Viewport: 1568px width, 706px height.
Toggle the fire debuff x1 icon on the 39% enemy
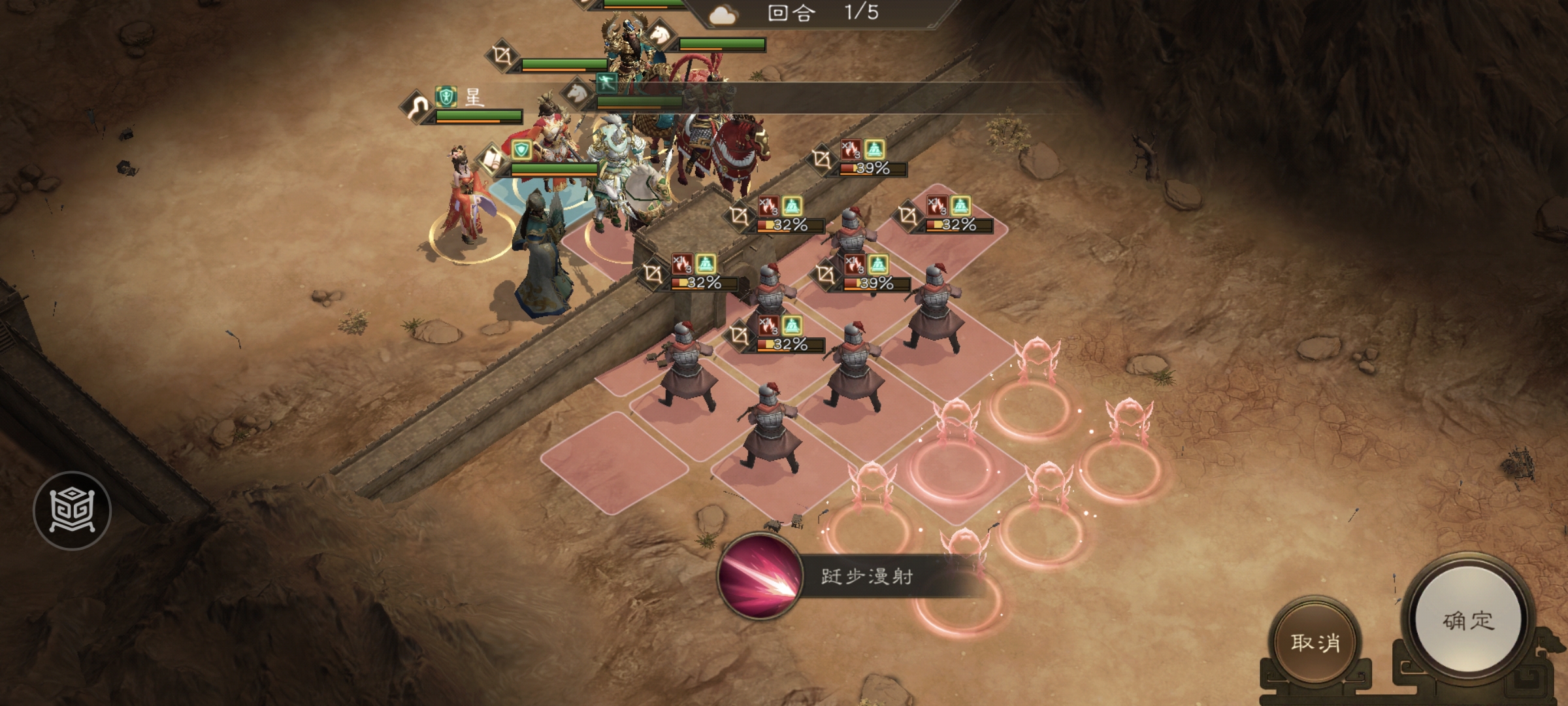pos(851,149)
